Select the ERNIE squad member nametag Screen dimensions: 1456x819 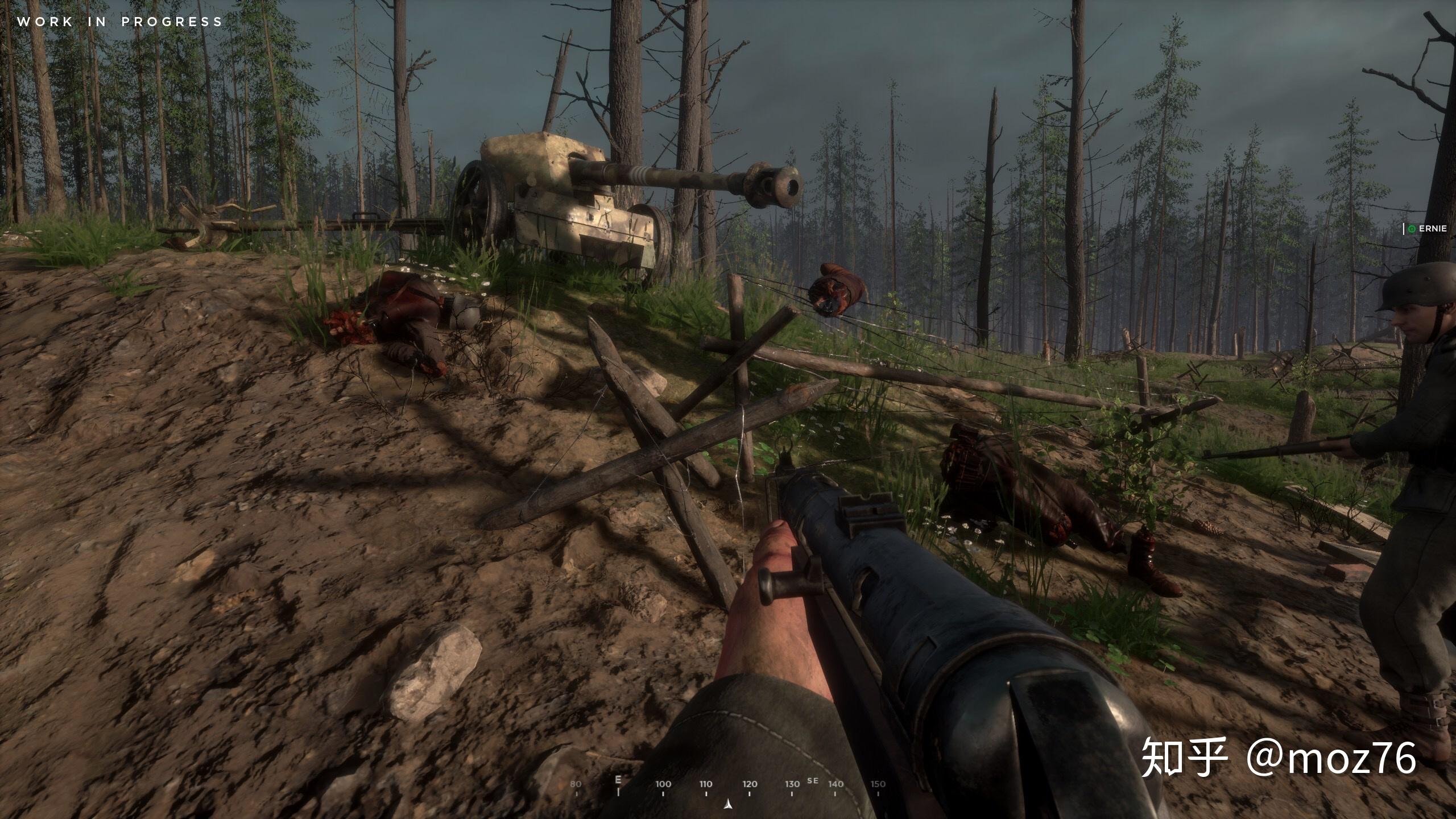1430,229
